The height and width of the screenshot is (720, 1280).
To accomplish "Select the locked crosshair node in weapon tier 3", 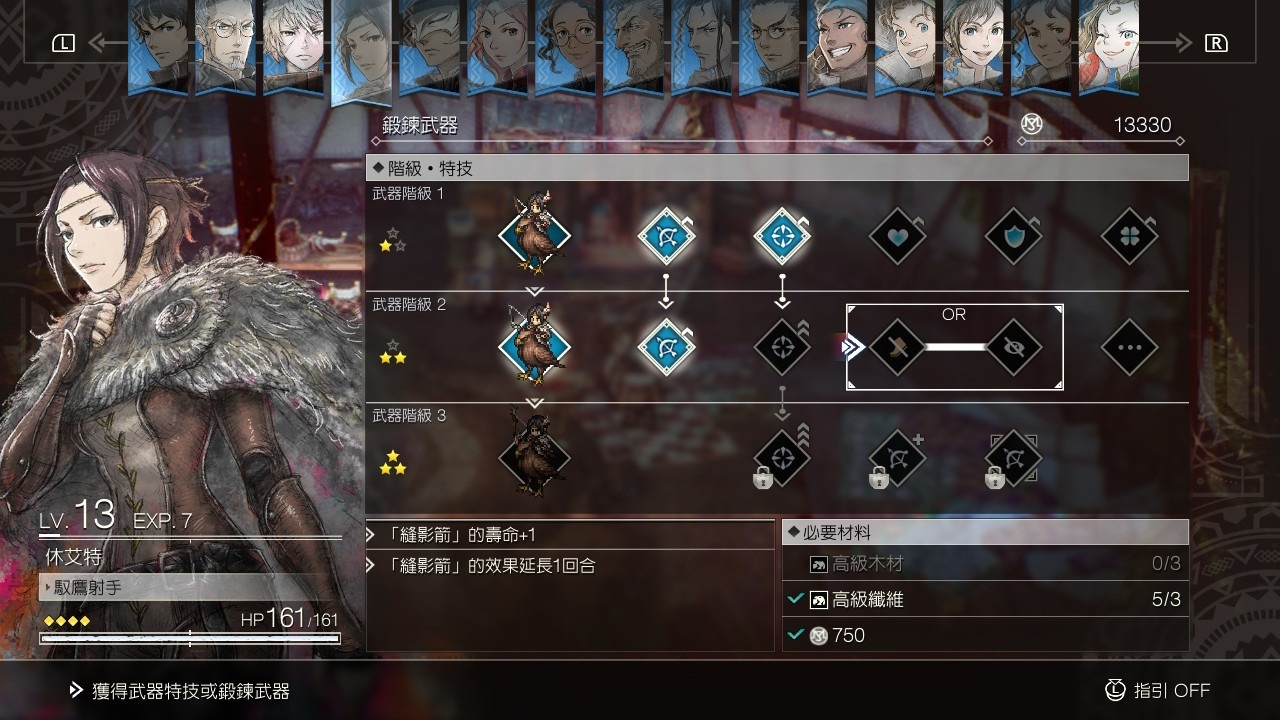I will click(x=781, y=458).
